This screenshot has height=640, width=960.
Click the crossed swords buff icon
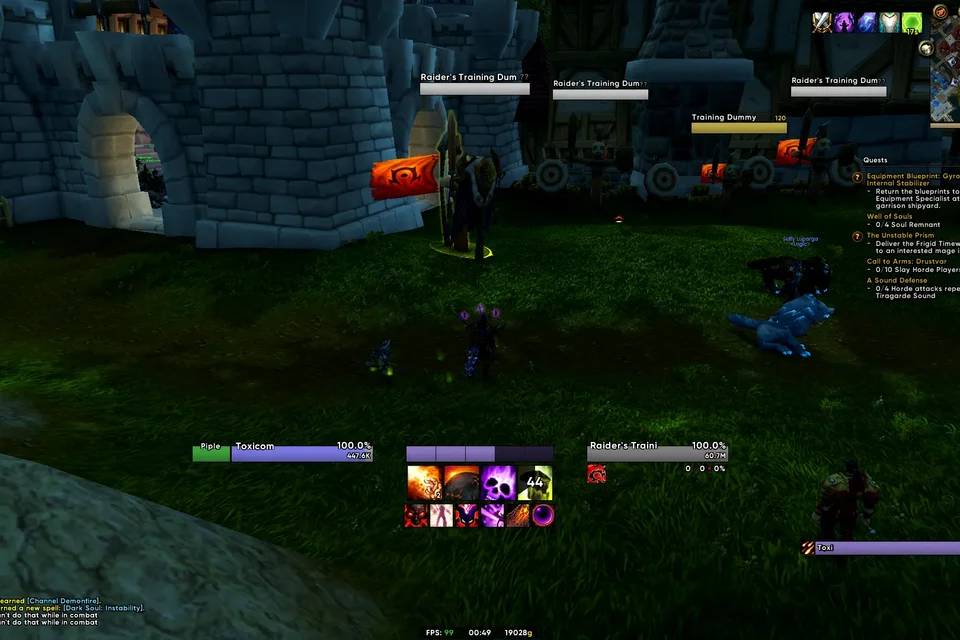pyautogui.click(x=822, y=22)
